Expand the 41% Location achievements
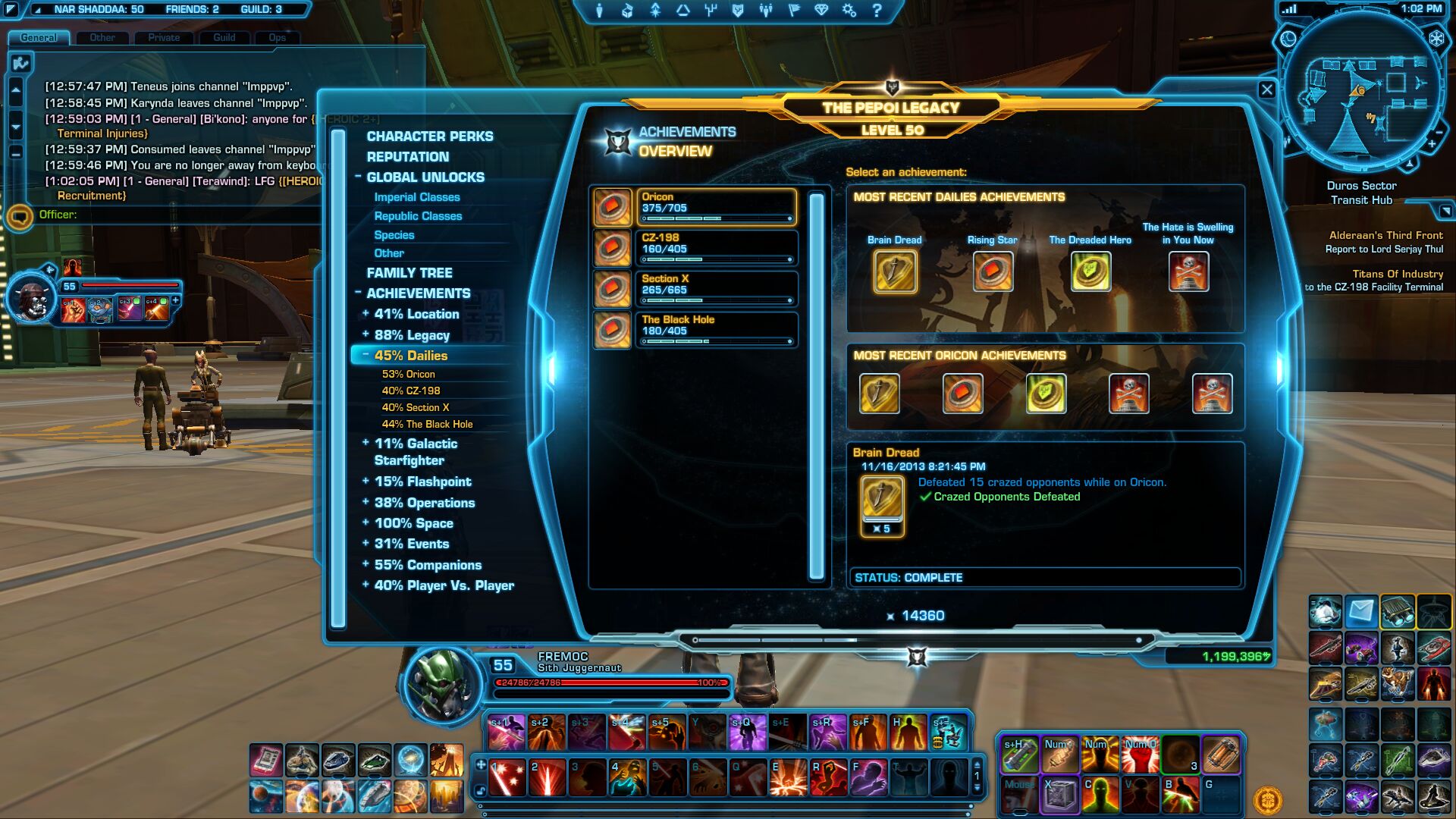The image size is (1456, 819). tap(416, 314)
